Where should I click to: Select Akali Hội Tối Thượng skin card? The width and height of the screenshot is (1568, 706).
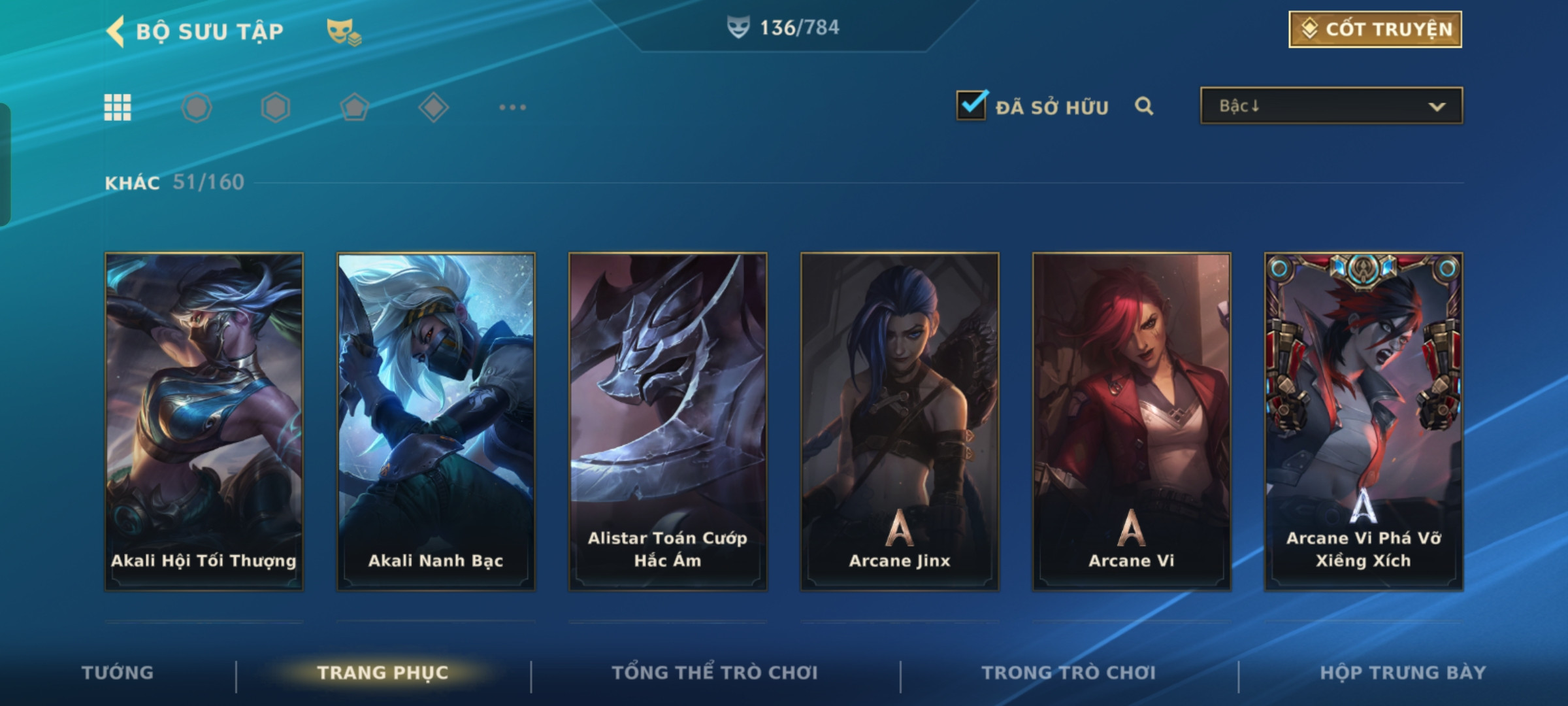[x=204, y=422]
